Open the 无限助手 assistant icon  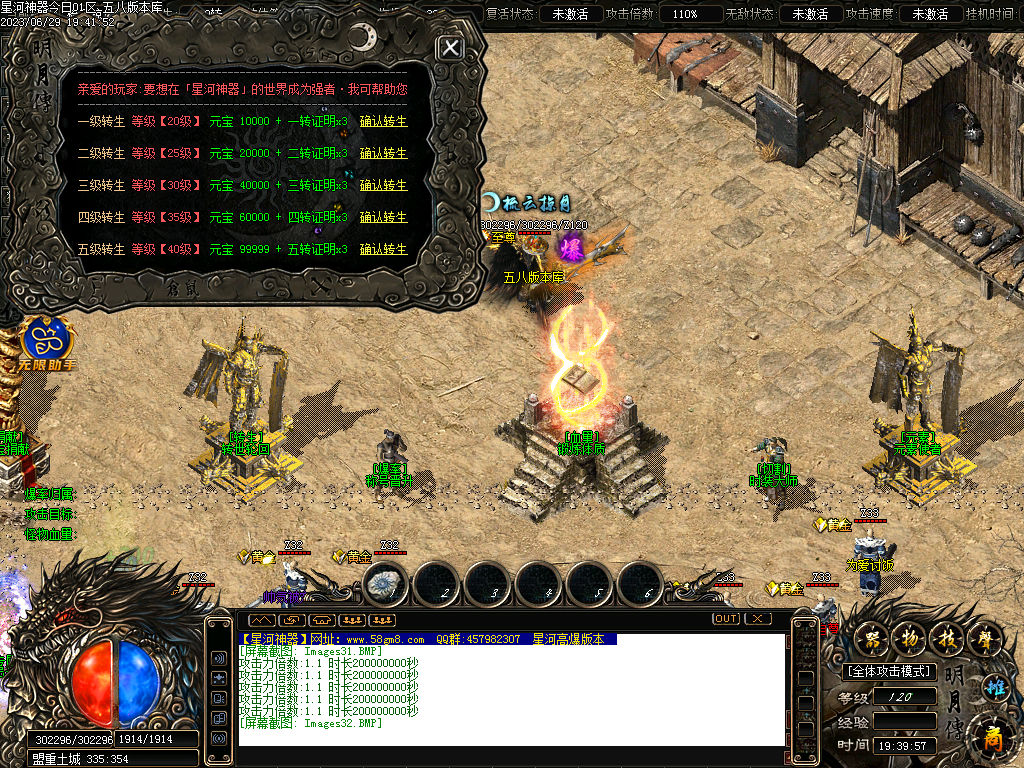(44, 342)
